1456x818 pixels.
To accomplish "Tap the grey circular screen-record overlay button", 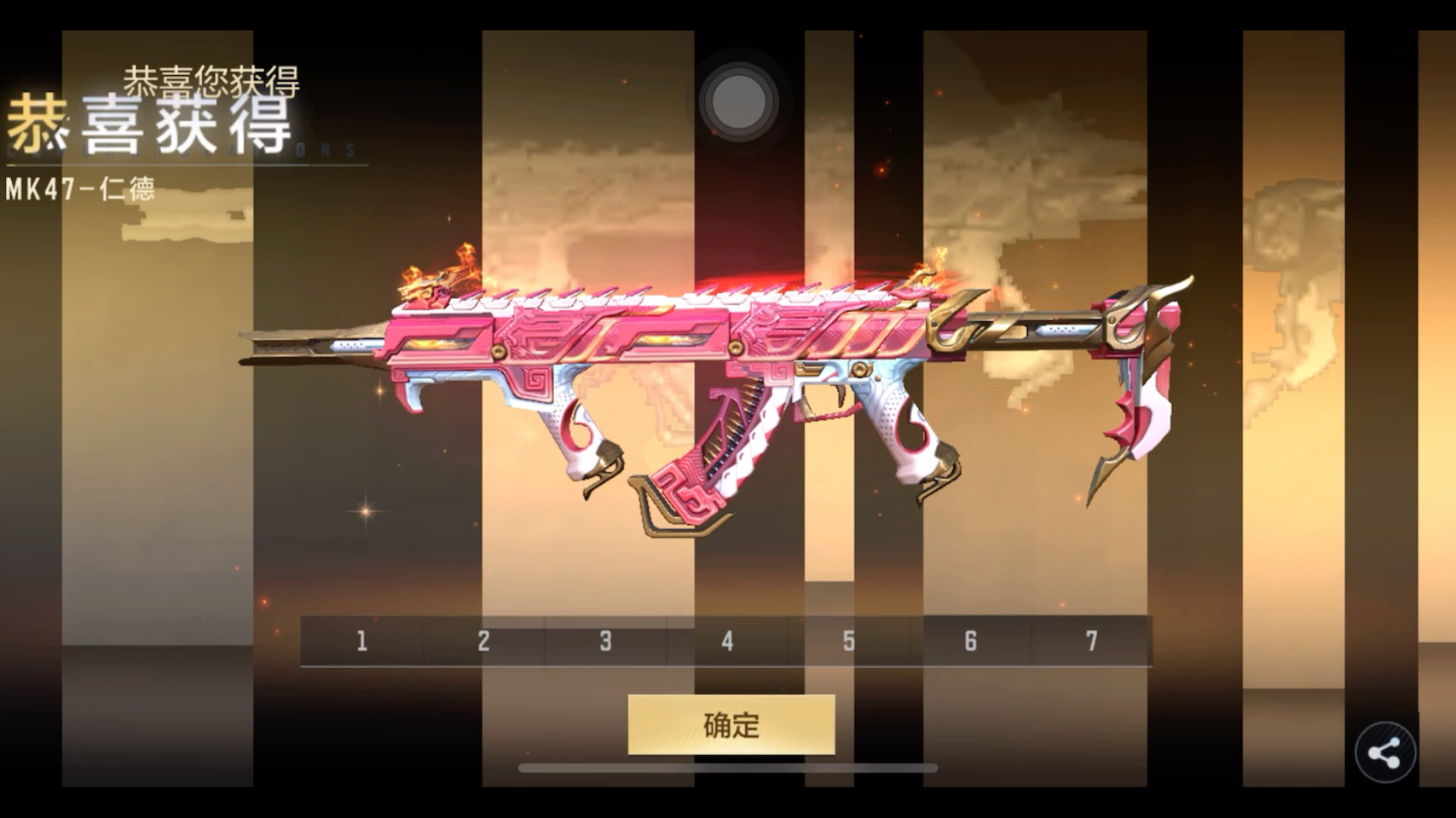I will (737, 101).
